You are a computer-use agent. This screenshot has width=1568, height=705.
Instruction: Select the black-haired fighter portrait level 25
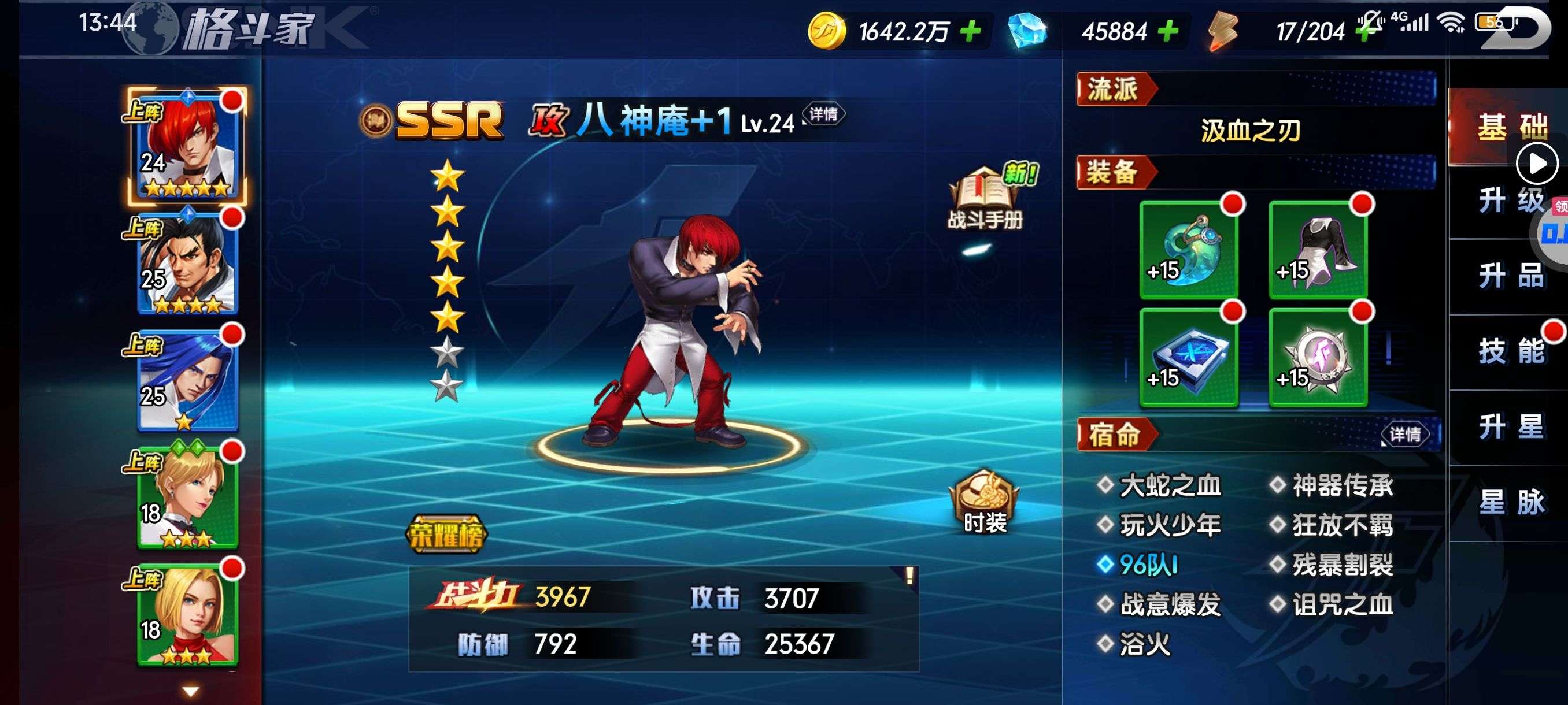click(x=187, y=263)
